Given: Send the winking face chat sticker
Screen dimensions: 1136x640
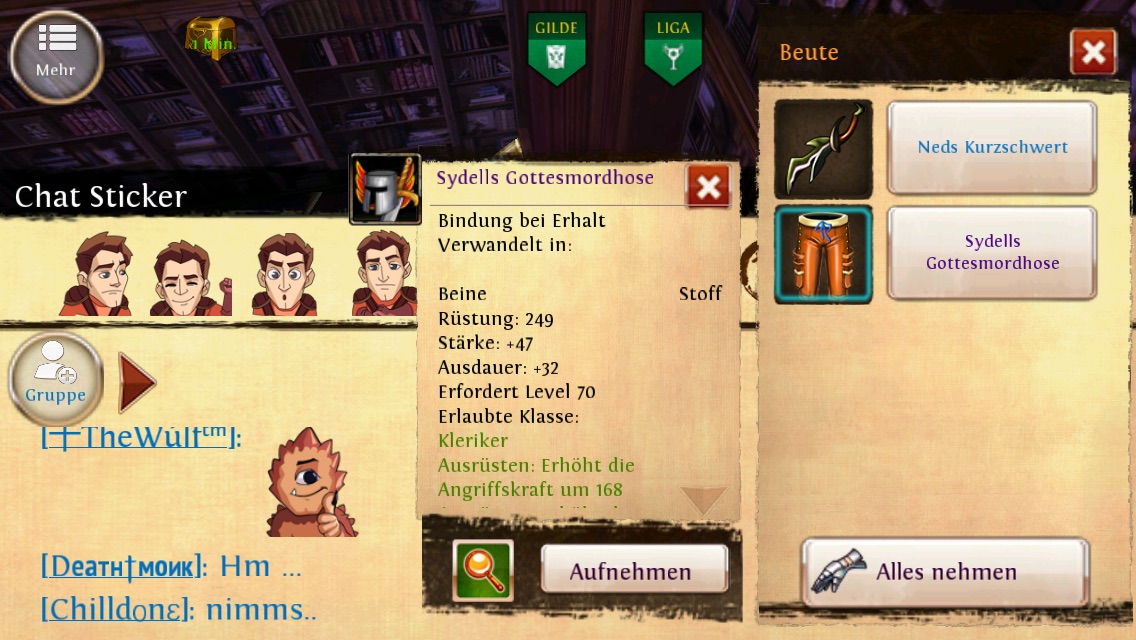Looking at the screenshot, I should (x=190, y=276).
